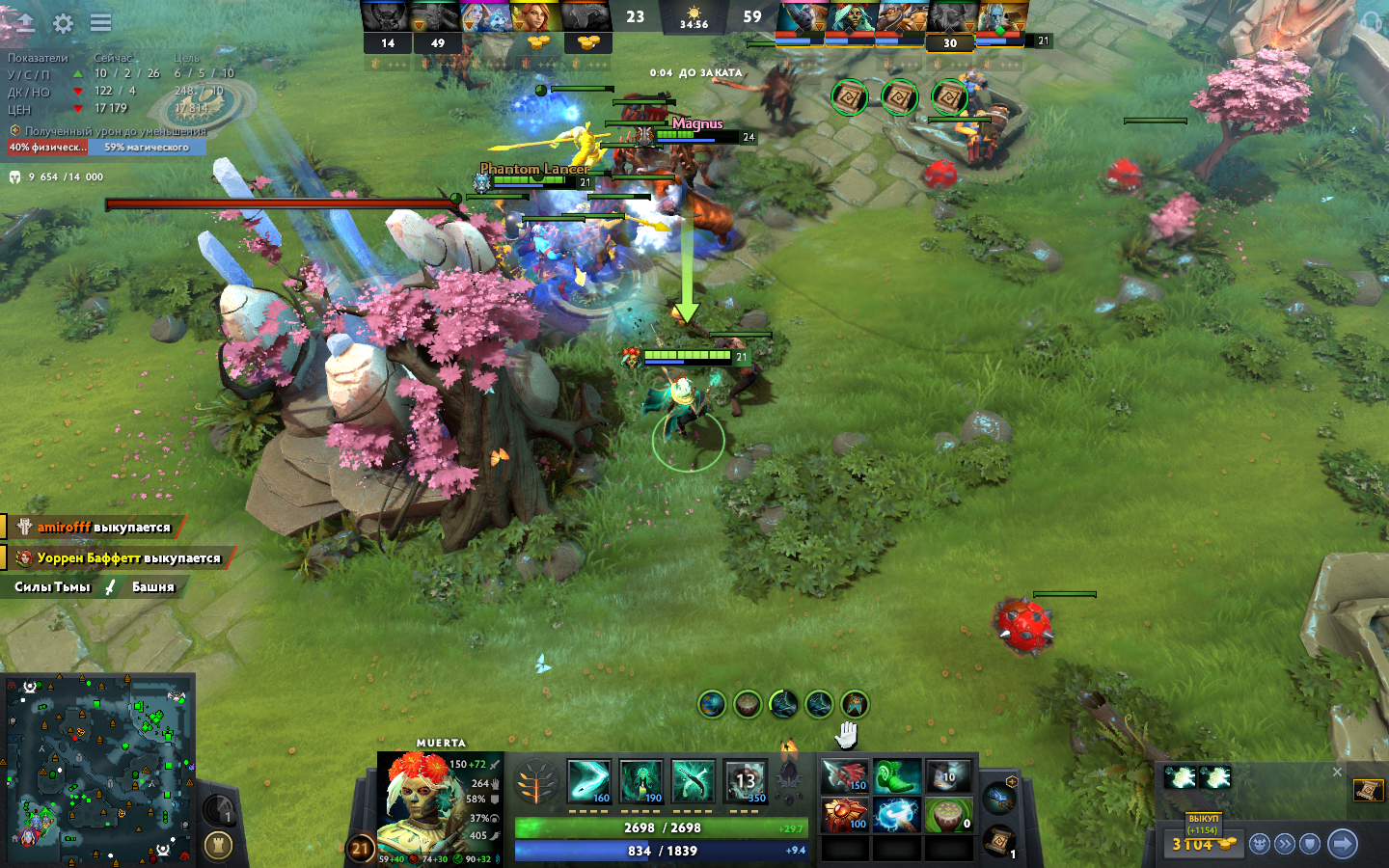Close the quick-buy panel
Viewport: 1389px width, 868px height.
[1337, 772]
